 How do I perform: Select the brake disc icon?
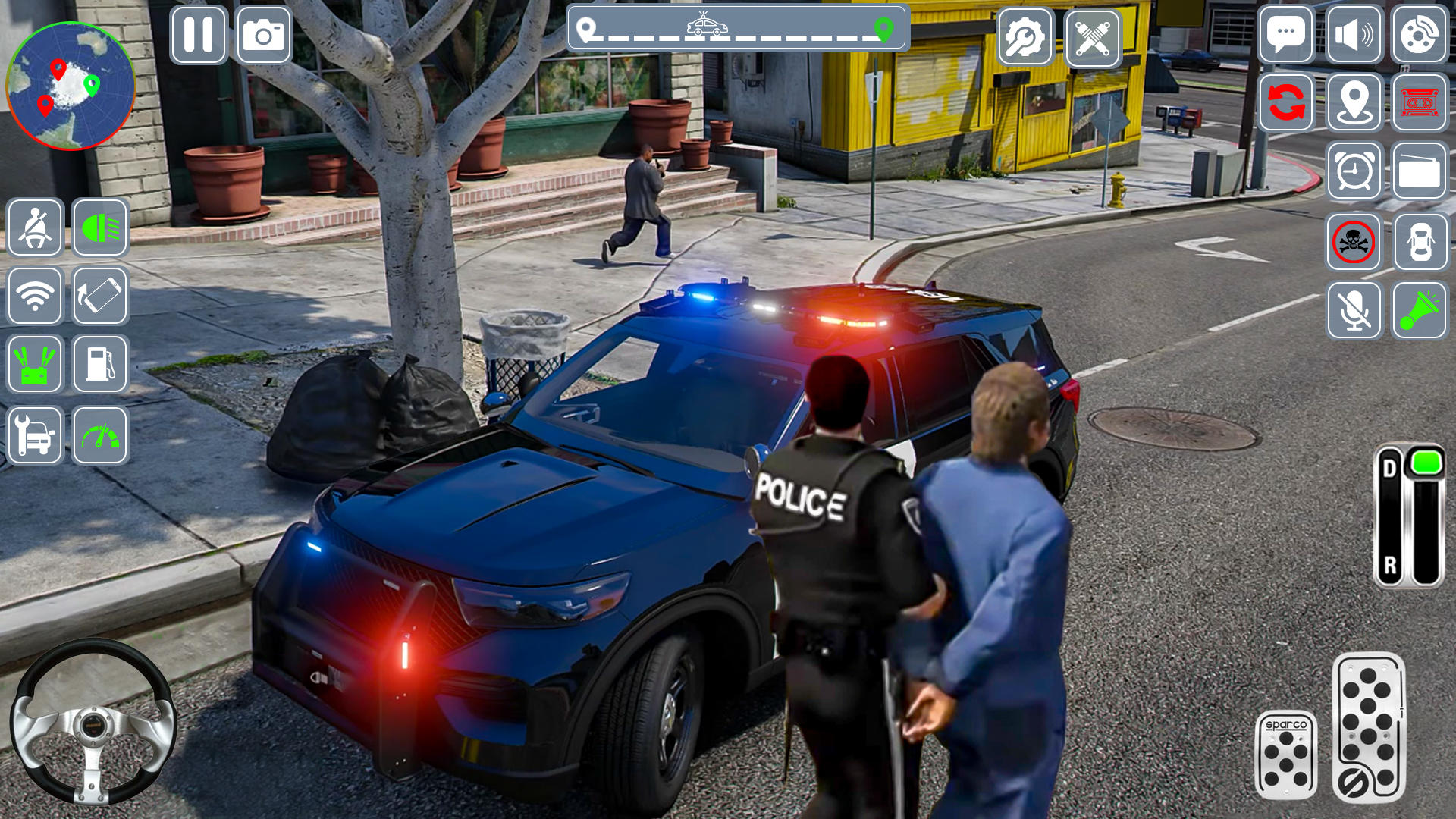tap(1422, 33)
